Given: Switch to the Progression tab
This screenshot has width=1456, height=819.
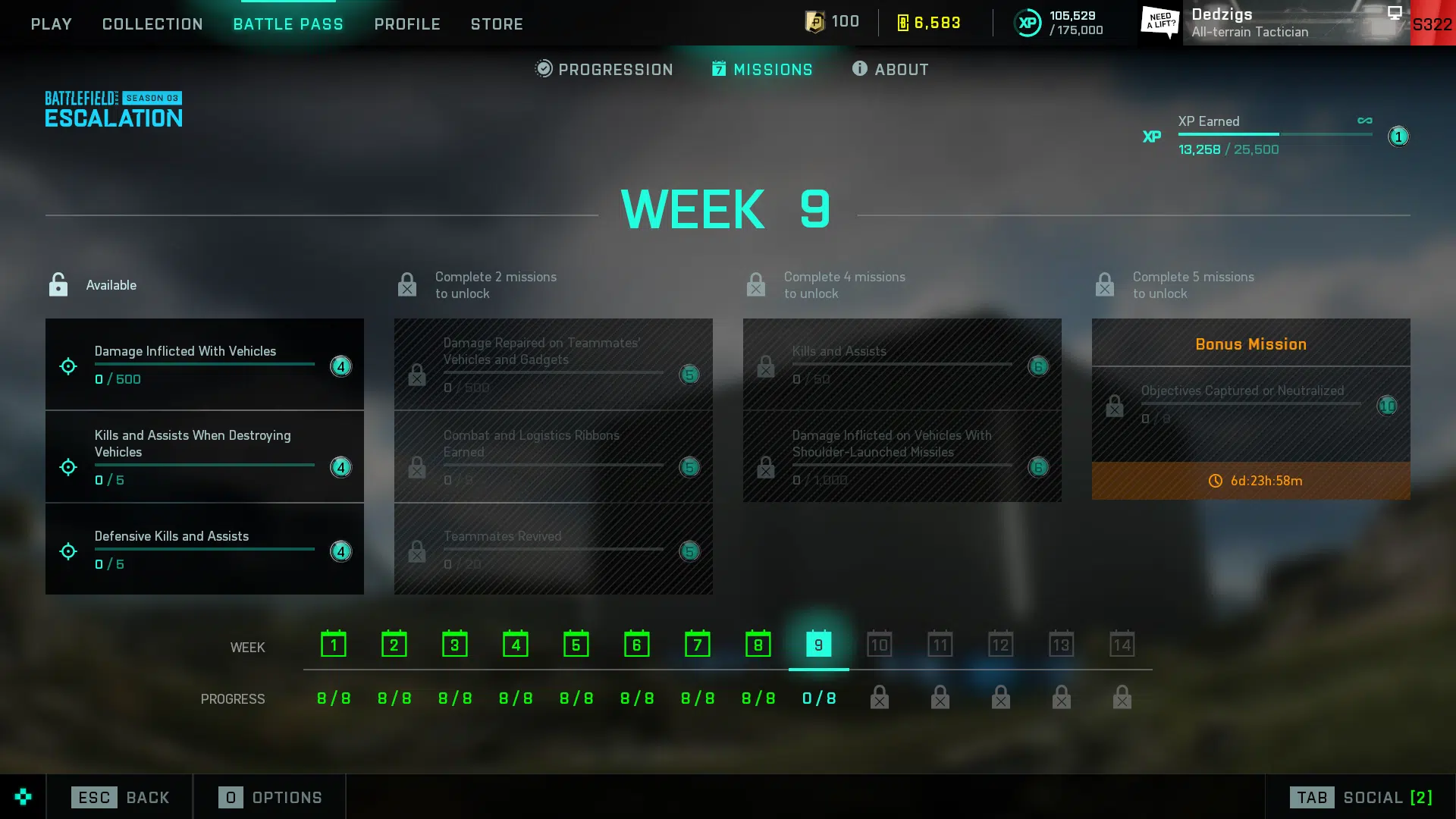Looking at the screenshot, I should pos(604,69).
